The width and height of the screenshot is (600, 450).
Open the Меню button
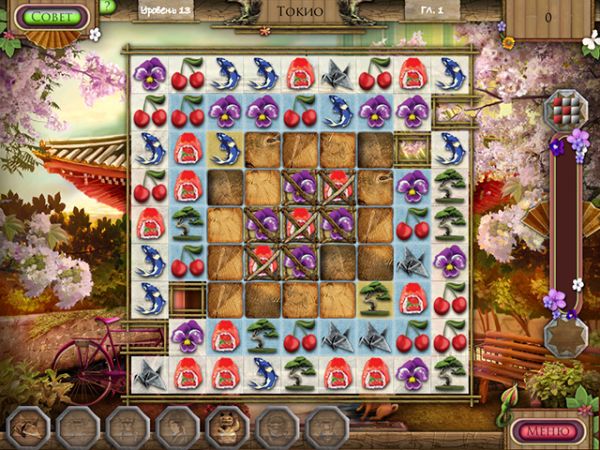pyautogui.click(x=548, y=432)
